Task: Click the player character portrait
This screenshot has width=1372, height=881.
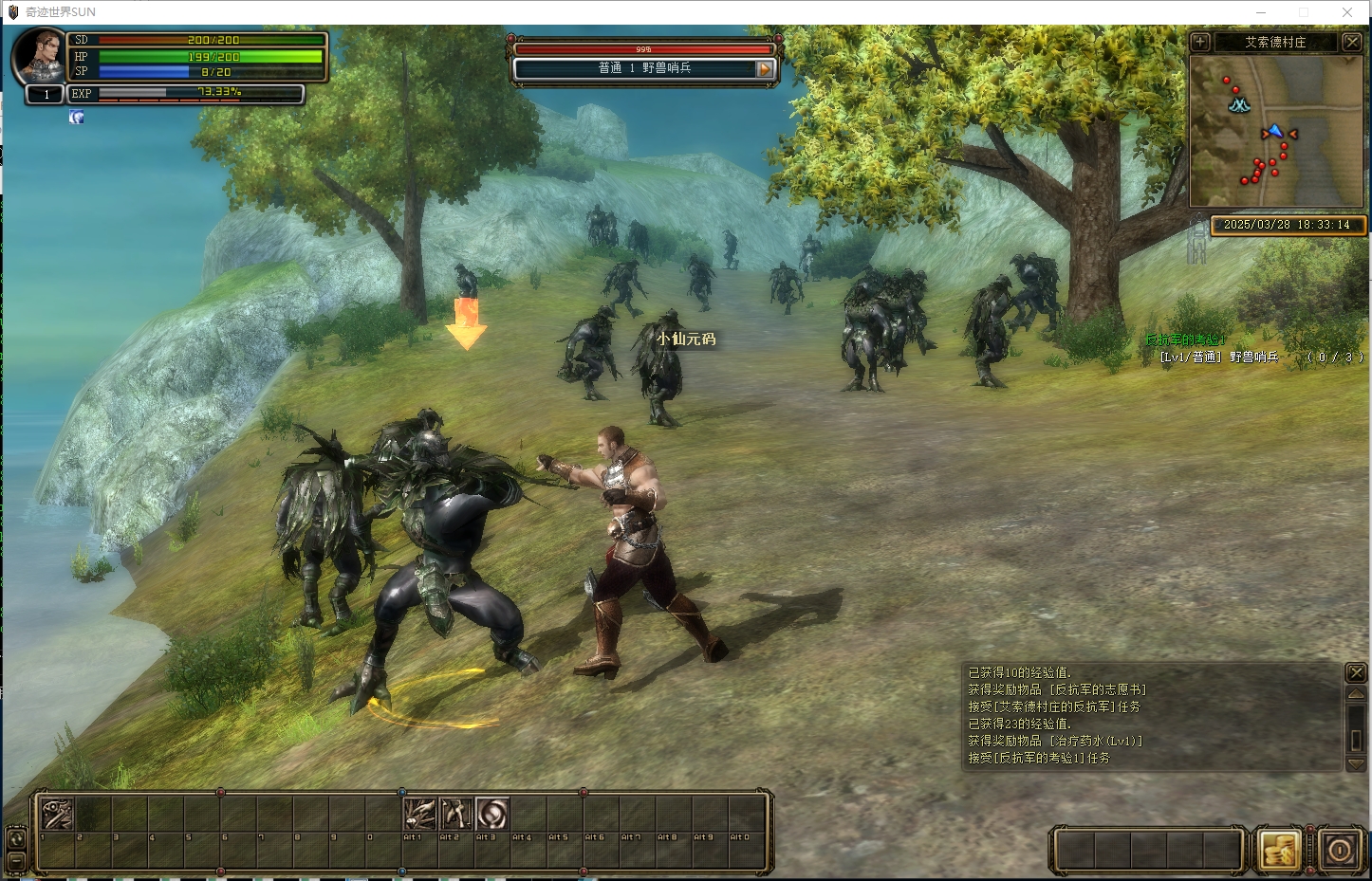Action: click(x=39, y=55)
